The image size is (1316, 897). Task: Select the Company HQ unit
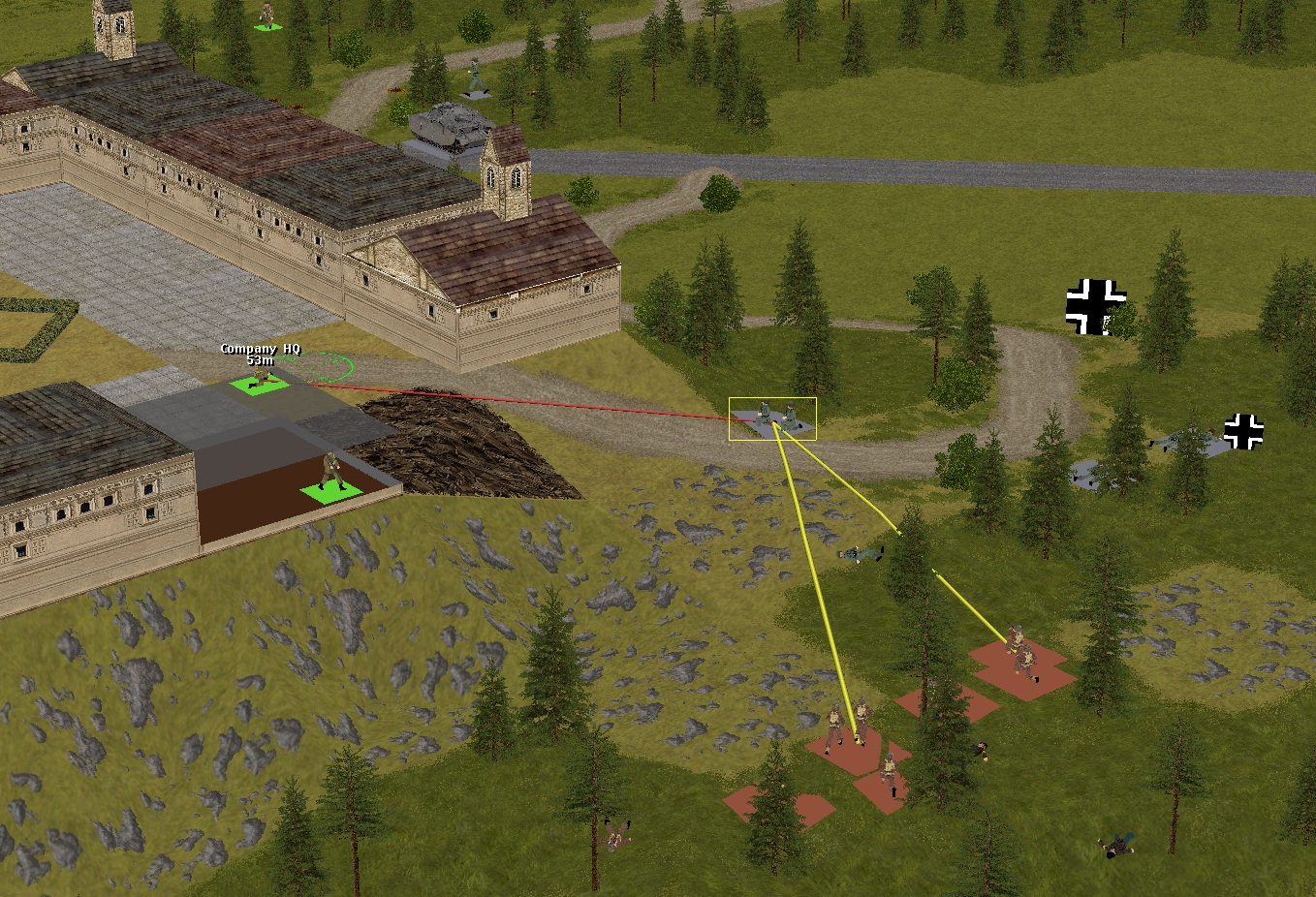coord(259,382)
